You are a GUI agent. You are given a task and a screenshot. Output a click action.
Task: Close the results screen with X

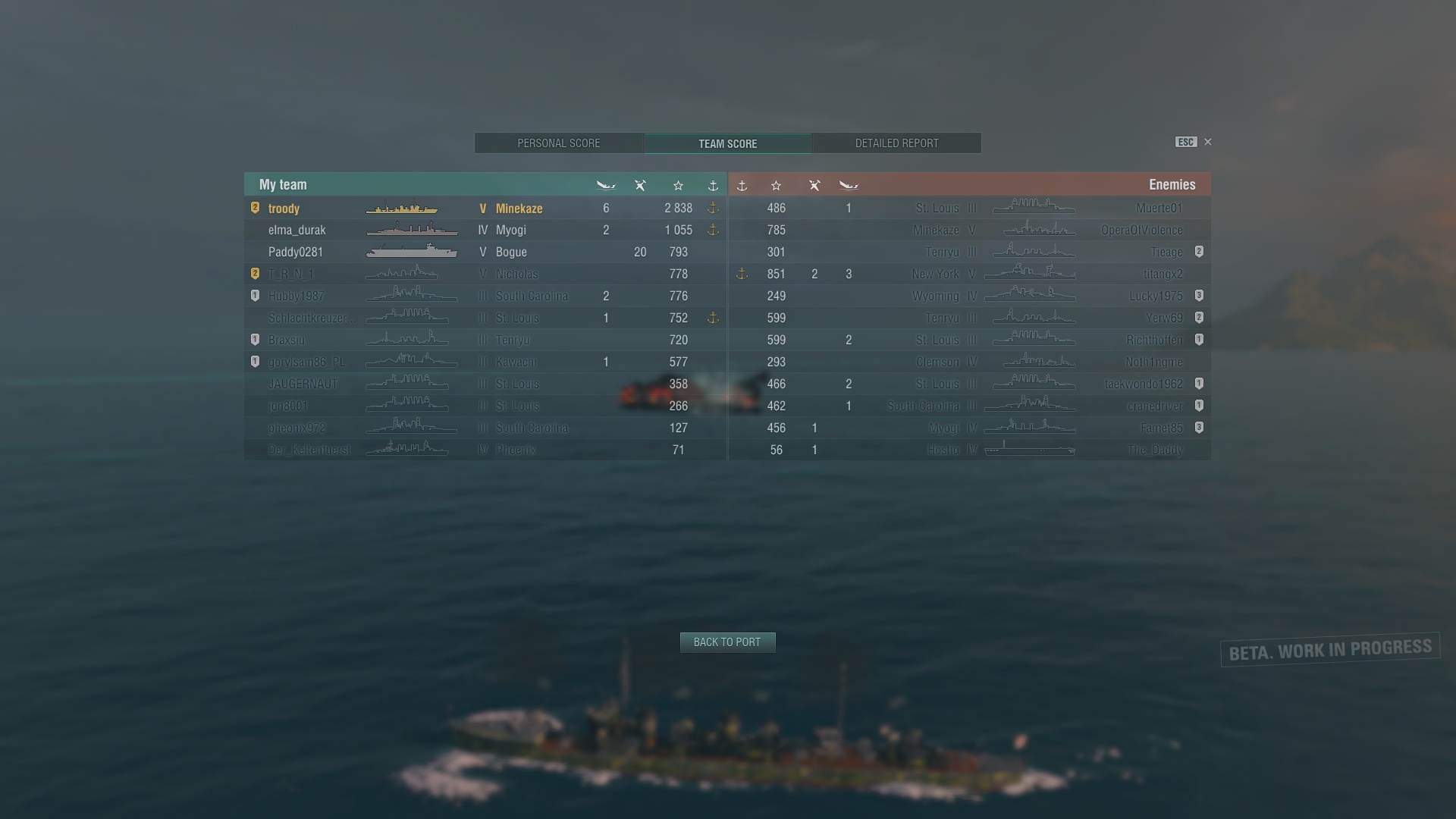[1208, 142]
